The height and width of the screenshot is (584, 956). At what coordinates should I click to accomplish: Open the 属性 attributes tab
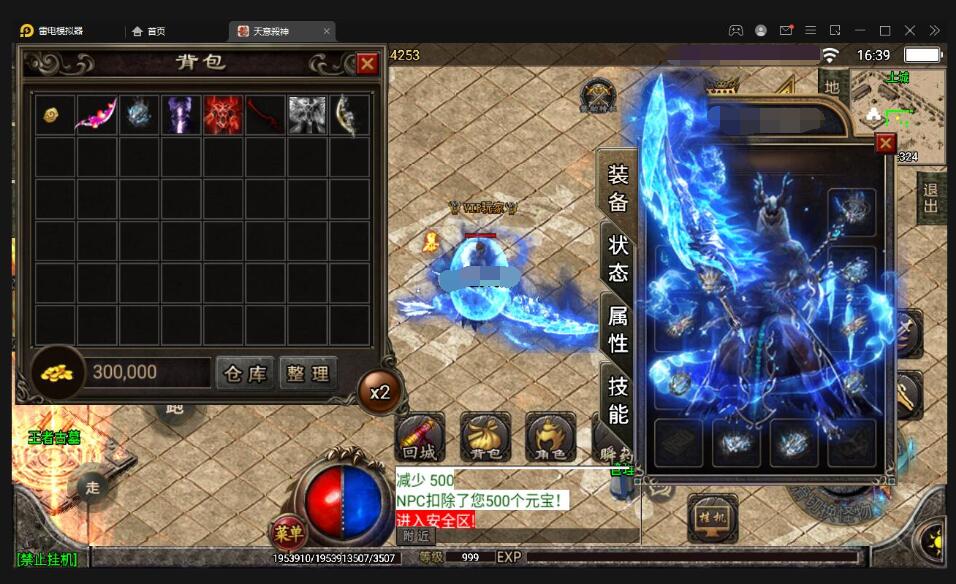tap(618, 329)
